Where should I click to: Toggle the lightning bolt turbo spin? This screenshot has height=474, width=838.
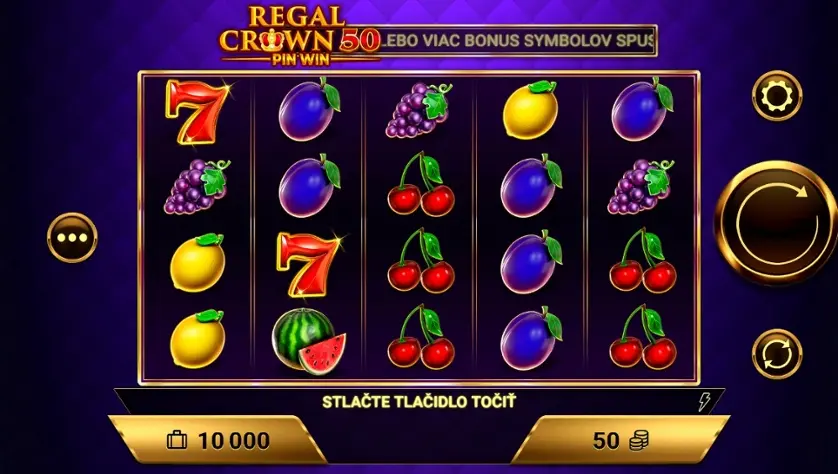point(704,402)
